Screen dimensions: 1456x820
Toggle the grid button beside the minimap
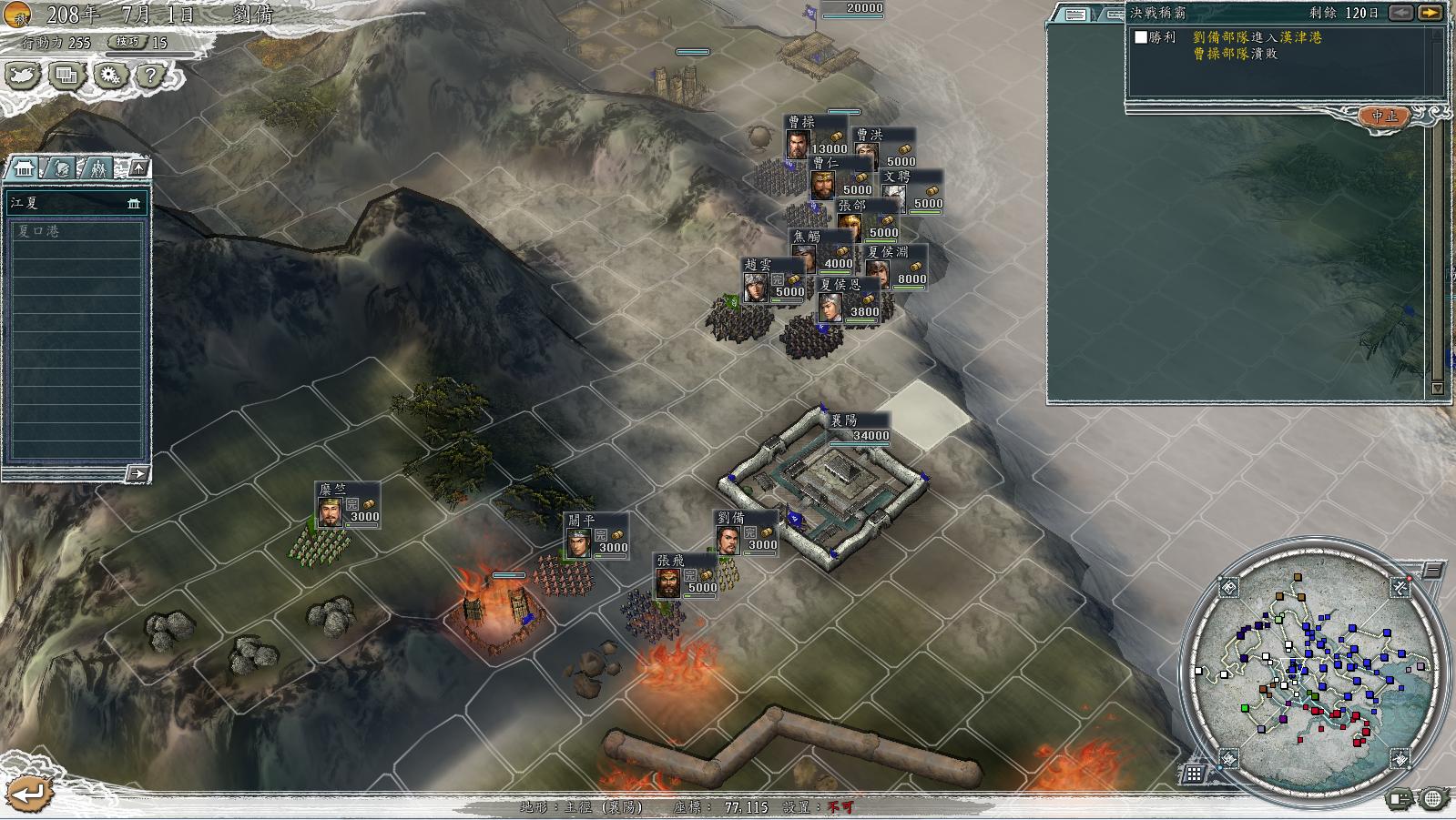coord(1193,774)
